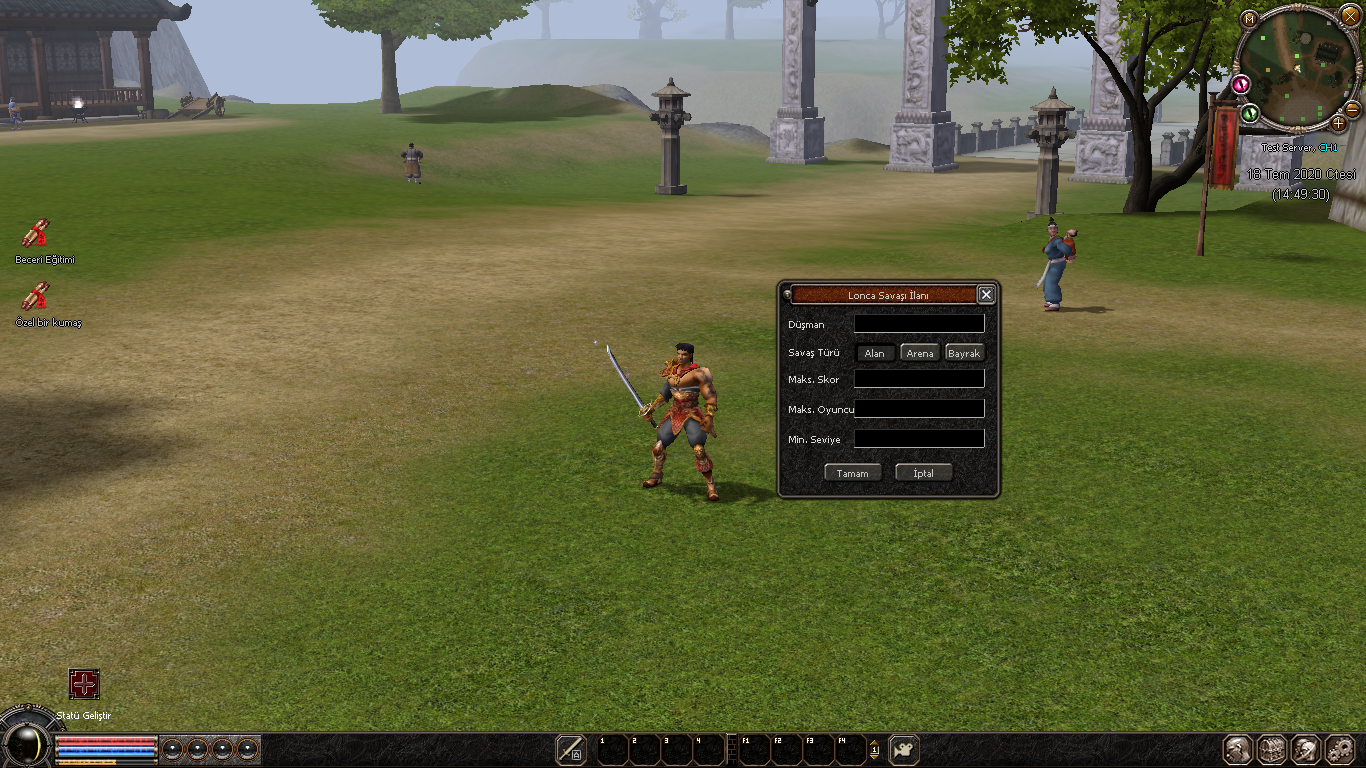The image size is (1366, 768).
Task: Toggle the camera mode icon
Action: [x=904, y=750]
